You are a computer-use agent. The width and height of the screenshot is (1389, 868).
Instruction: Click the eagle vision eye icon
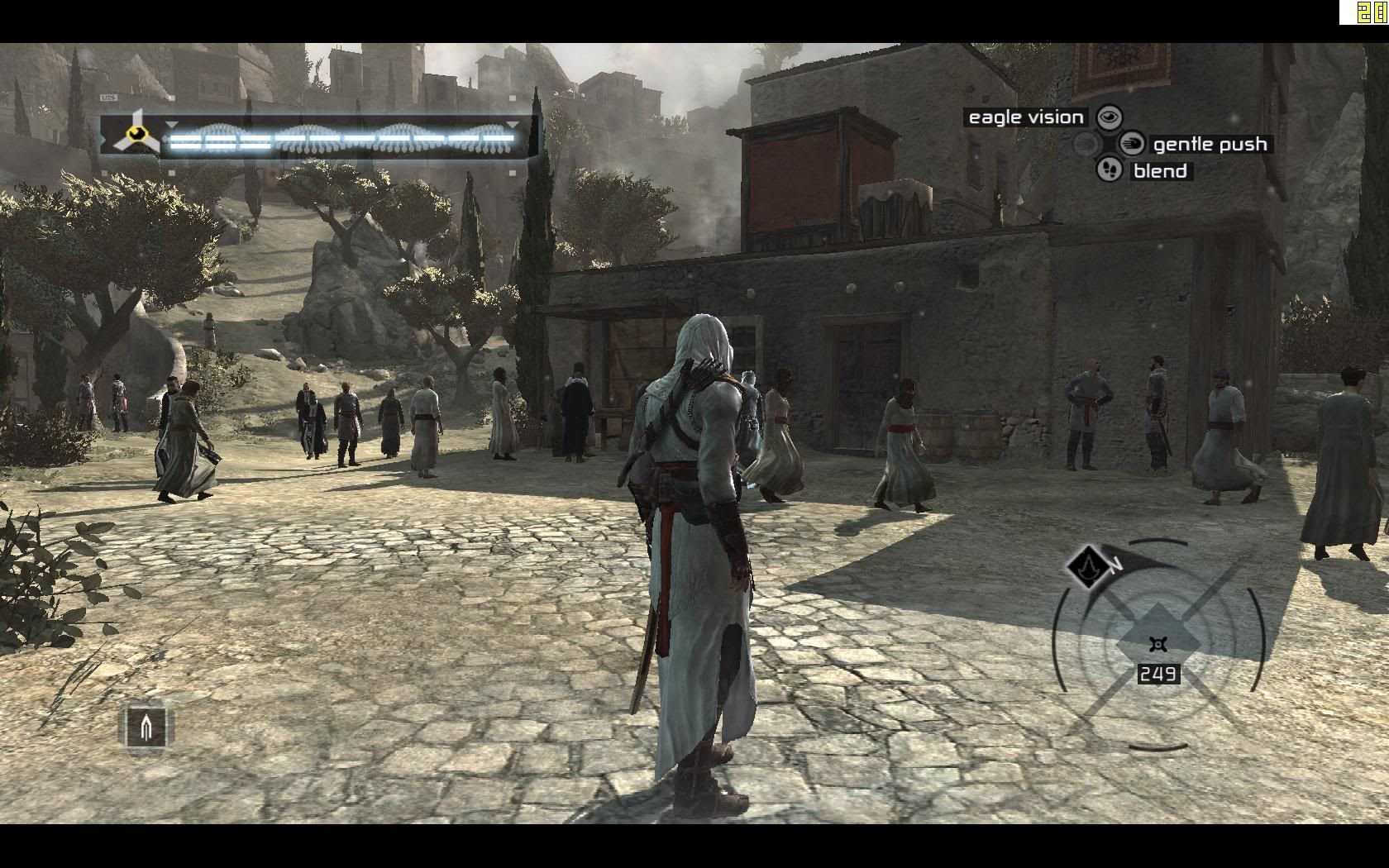(1109, 117)
